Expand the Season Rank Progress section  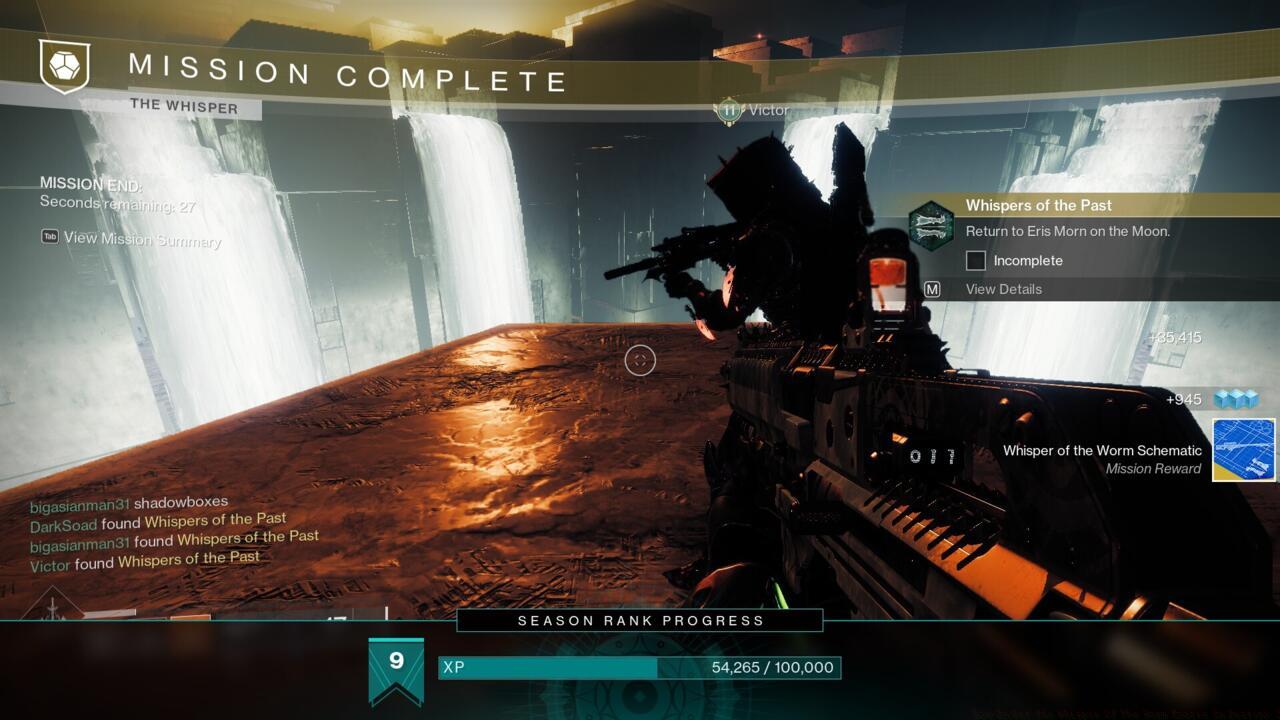point(639,620)
